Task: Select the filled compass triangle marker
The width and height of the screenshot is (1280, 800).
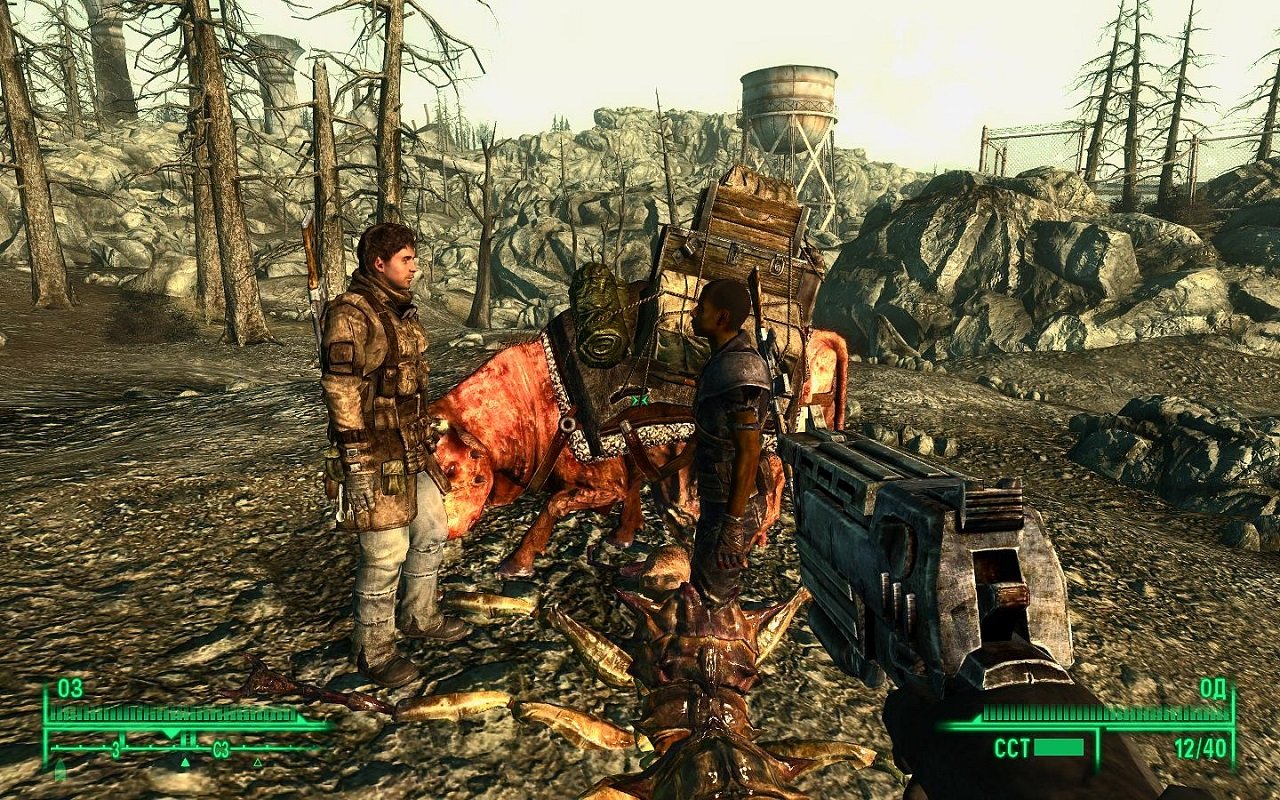Action: click(185, 762)
